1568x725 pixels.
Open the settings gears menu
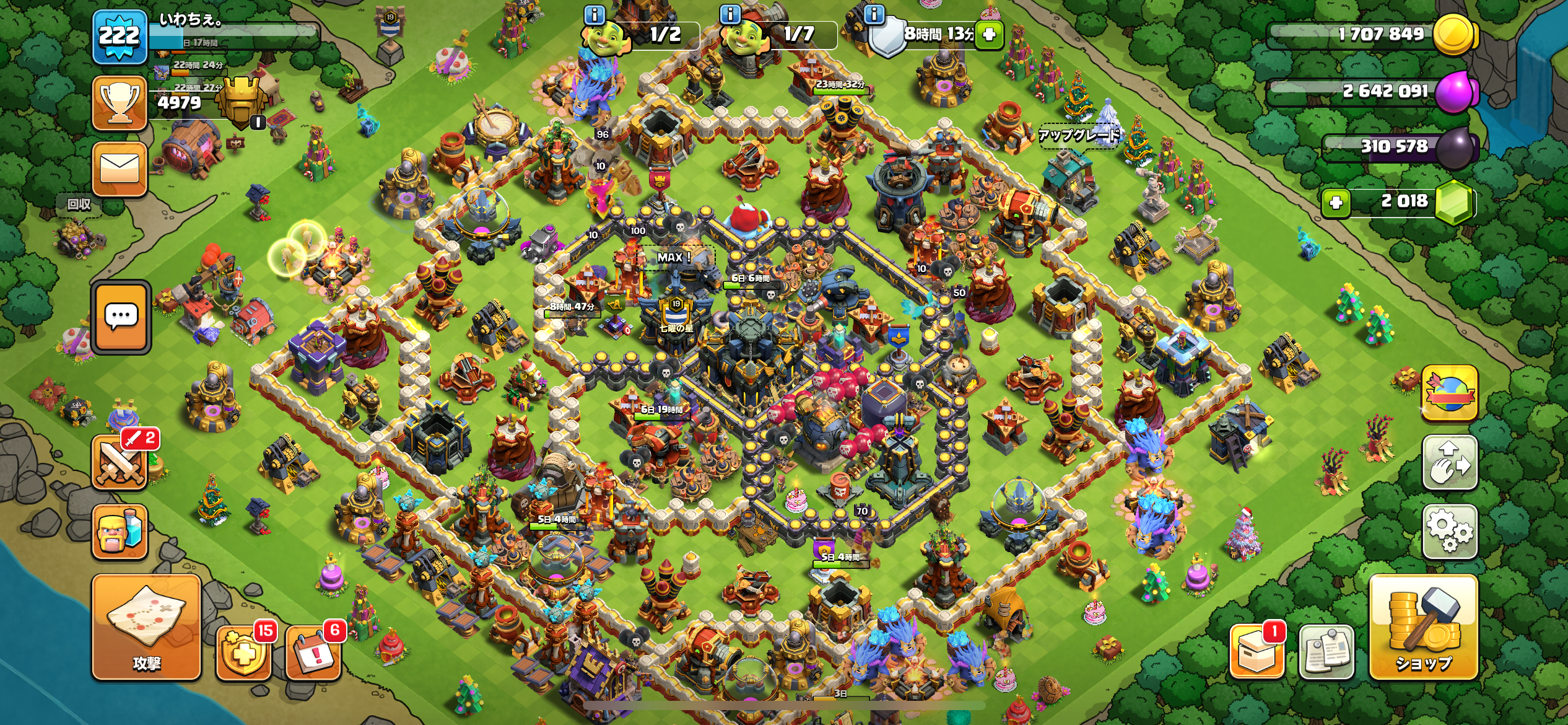(1449, 531)
